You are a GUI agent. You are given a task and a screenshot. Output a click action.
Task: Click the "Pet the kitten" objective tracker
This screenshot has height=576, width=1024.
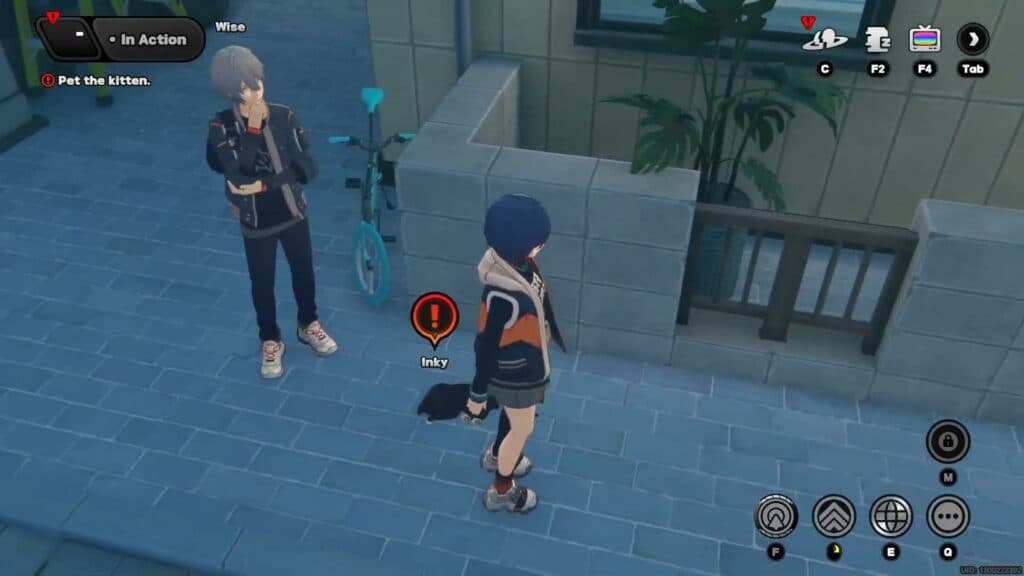pos(97,80)
